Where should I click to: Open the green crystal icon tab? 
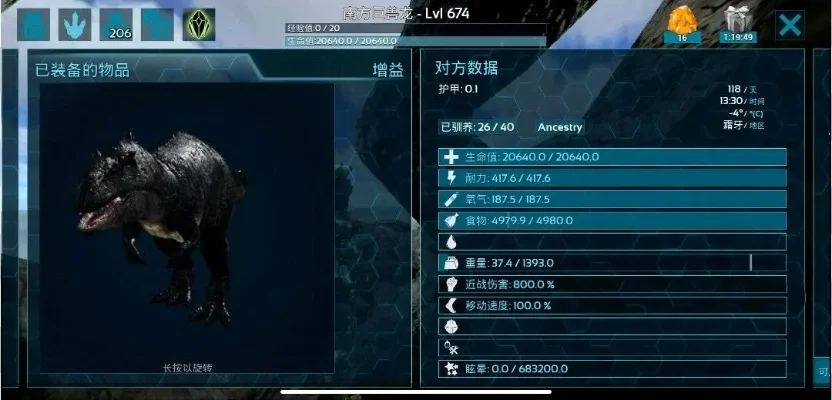point(198,24)
